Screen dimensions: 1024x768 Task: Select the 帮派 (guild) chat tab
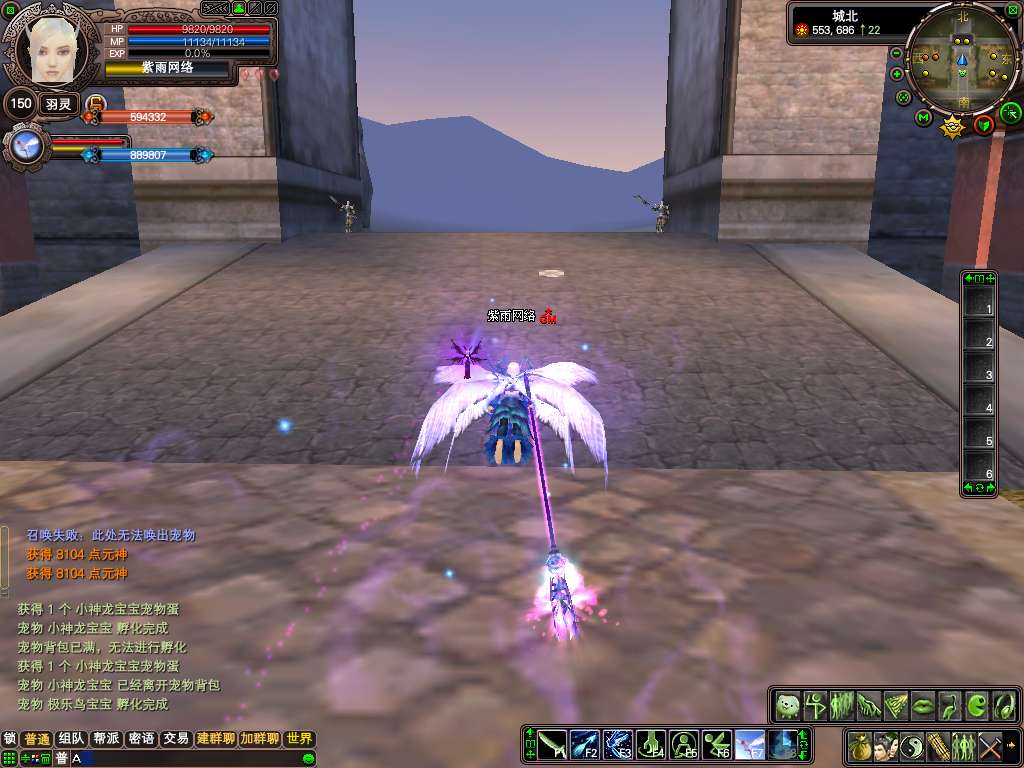[106, 739]
